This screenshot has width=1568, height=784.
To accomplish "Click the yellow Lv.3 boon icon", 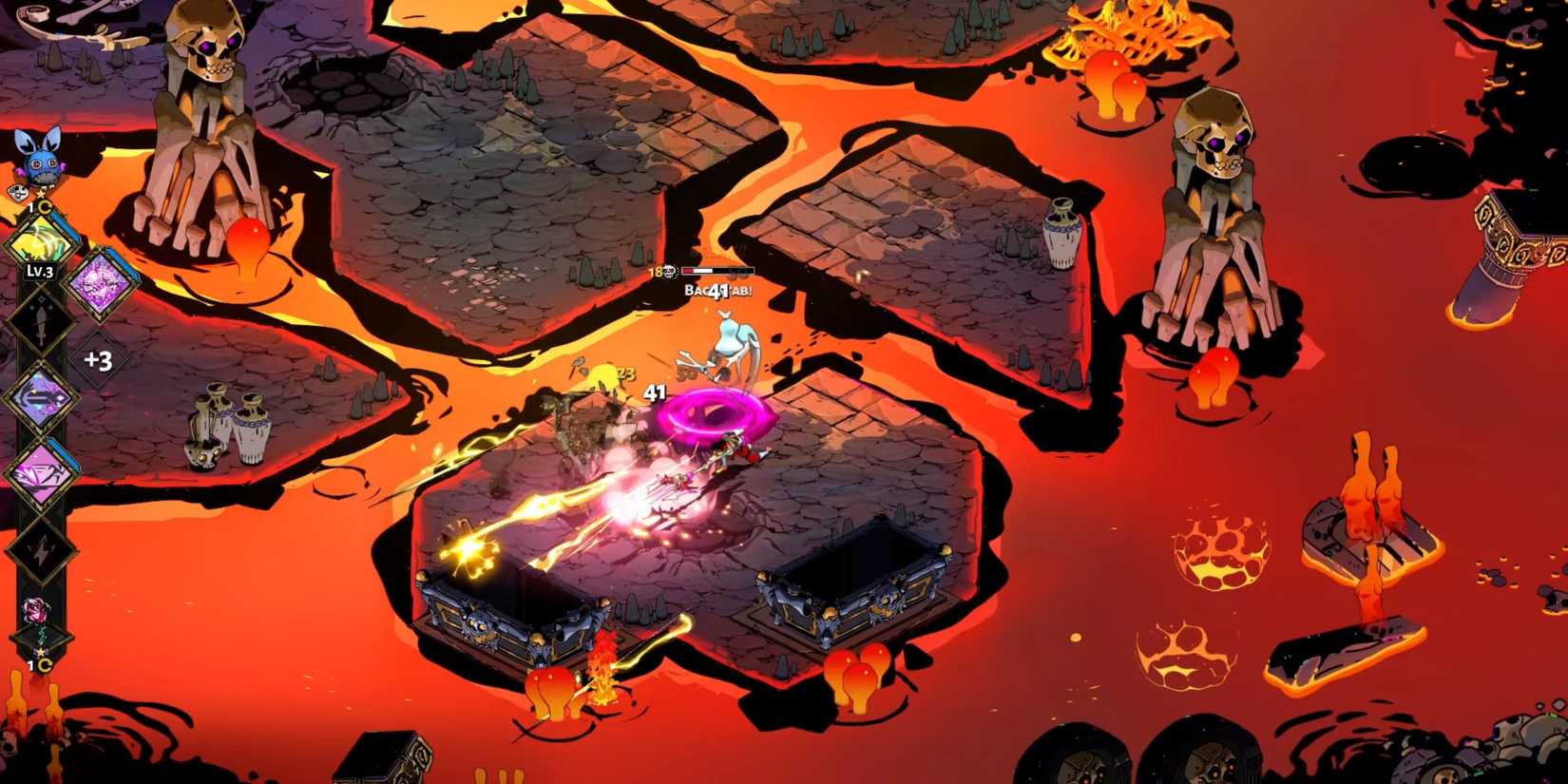I will (41, 240).
